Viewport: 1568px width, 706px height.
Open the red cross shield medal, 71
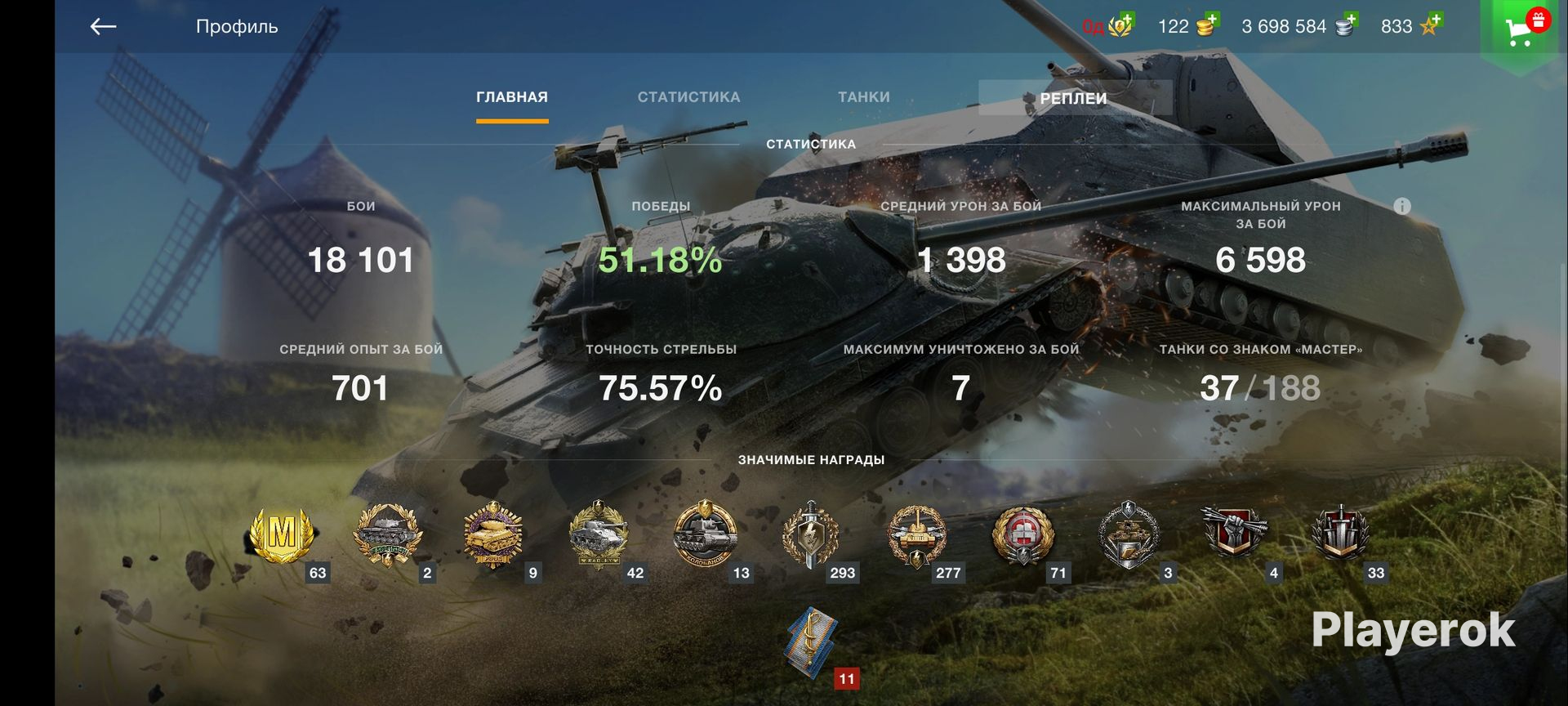click(x=1022, y=535)
